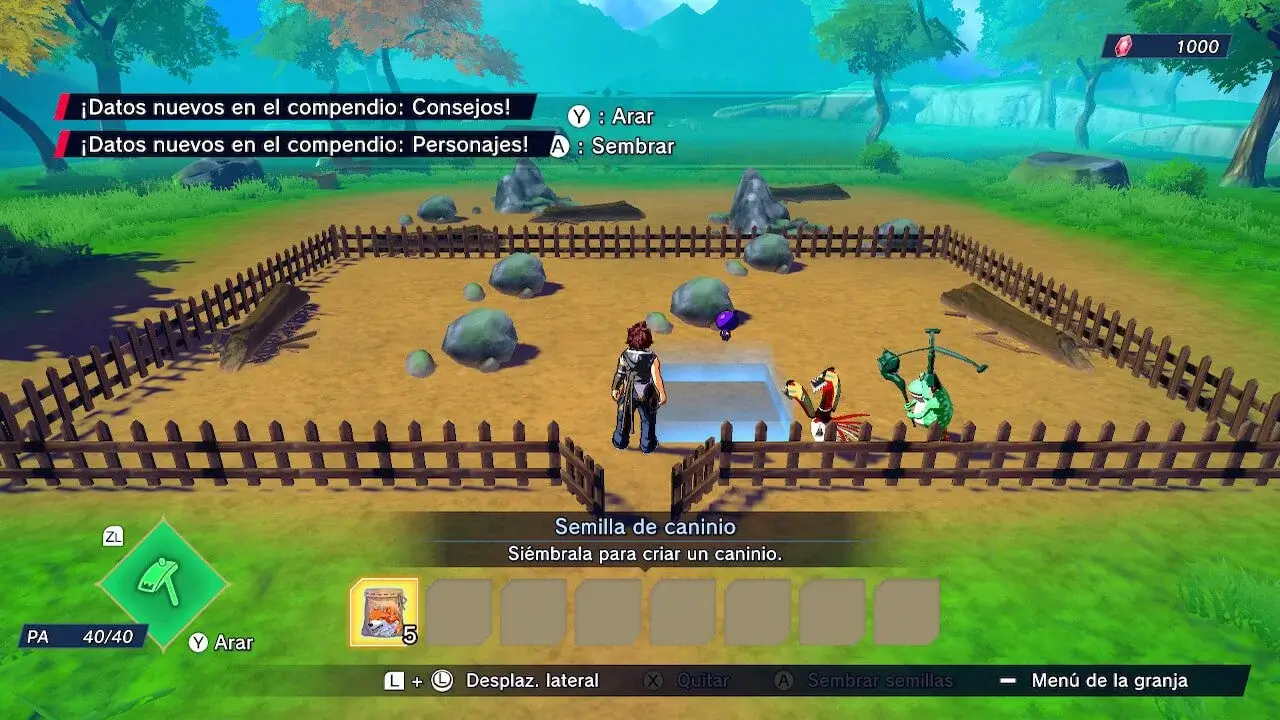Select the Semilla de caninio seed slot
Screen dimensions: 1280x720
[x=384, y=611]
